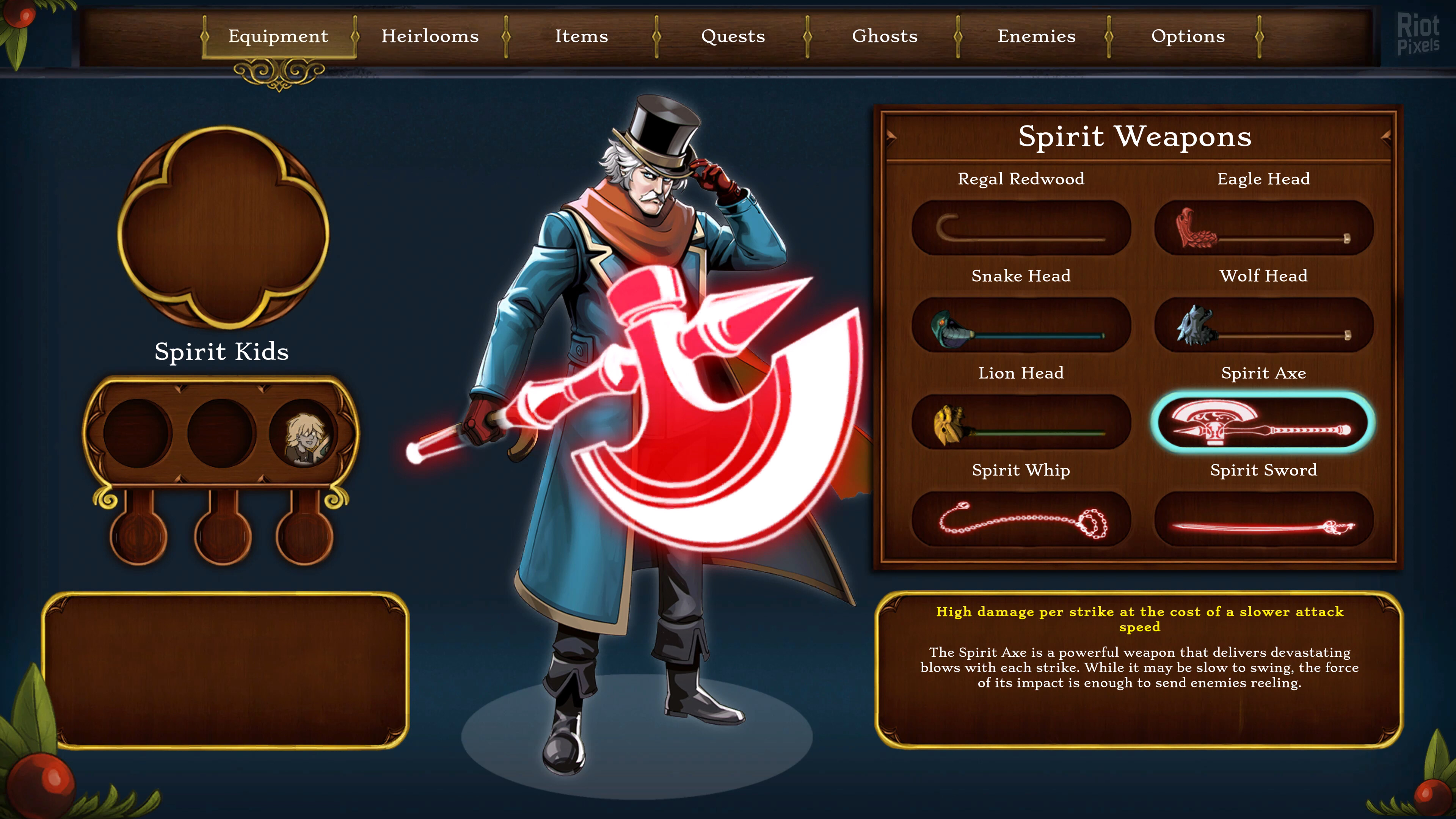Equip the Eagle Head cane
1456x819 pixels.
click(x=1263, y=228)
